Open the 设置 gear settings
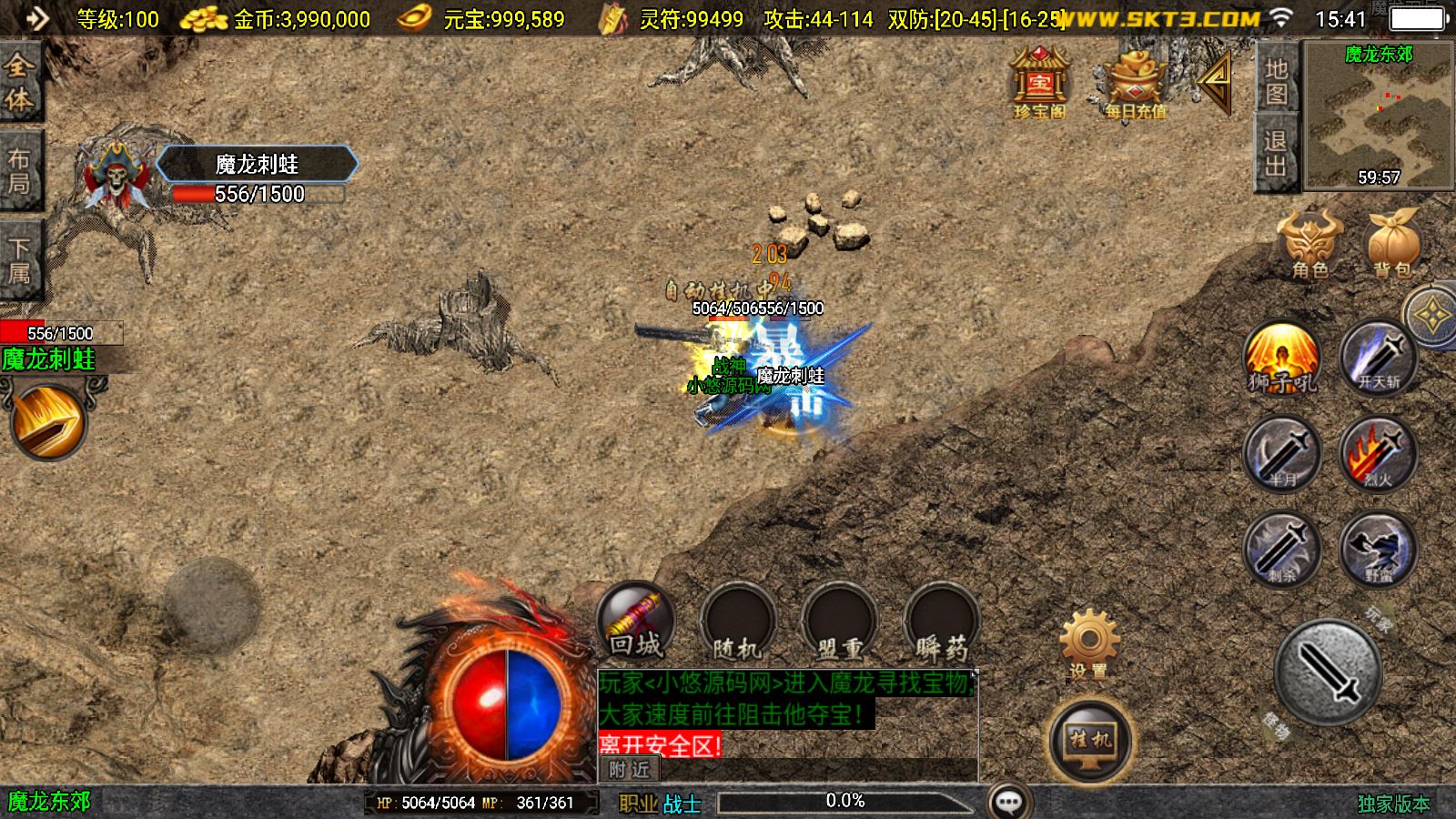 (1088, 645)
